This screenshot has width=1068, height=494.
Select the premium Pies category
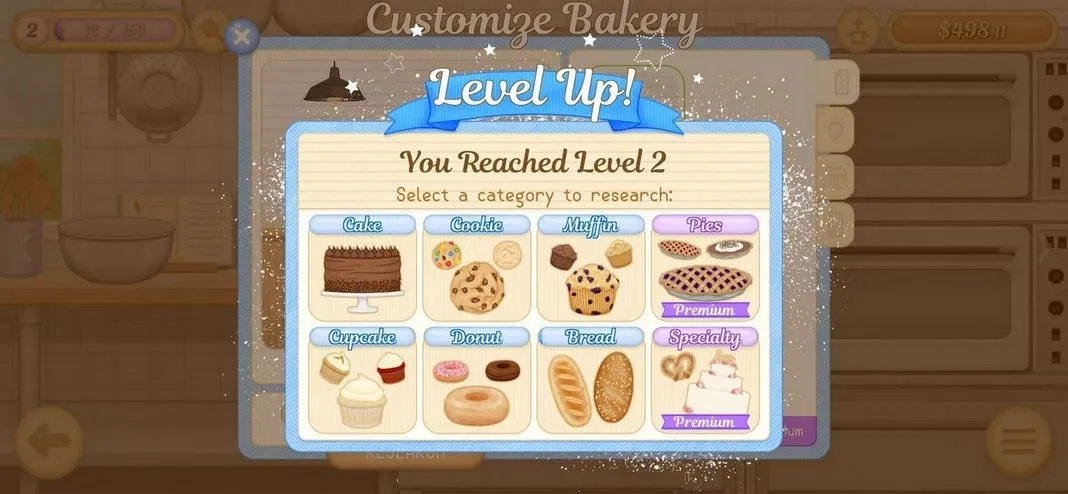(x=705, y=268)
